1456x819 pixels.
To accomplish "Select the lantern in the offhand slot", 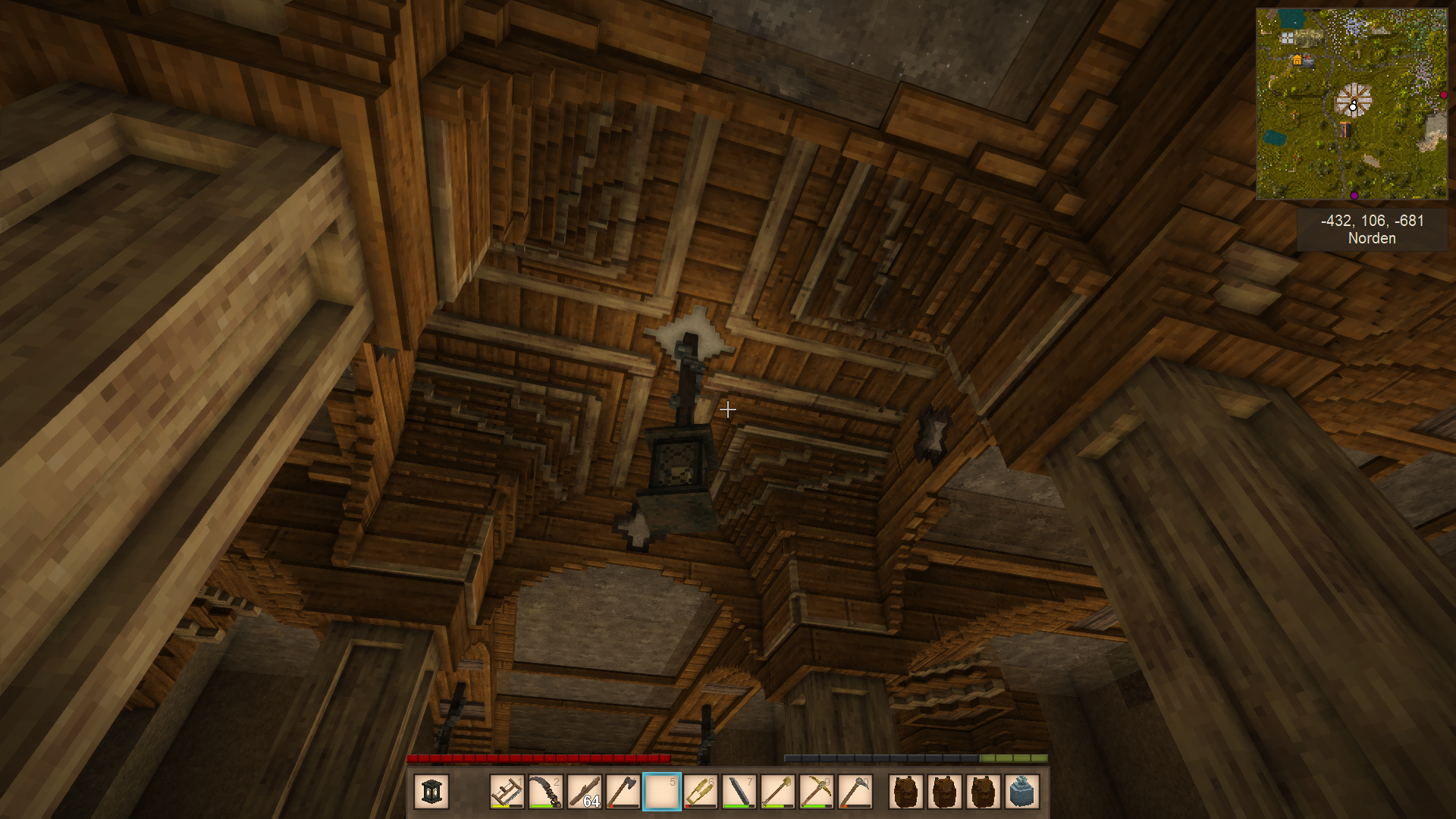I will coord(431,792).
